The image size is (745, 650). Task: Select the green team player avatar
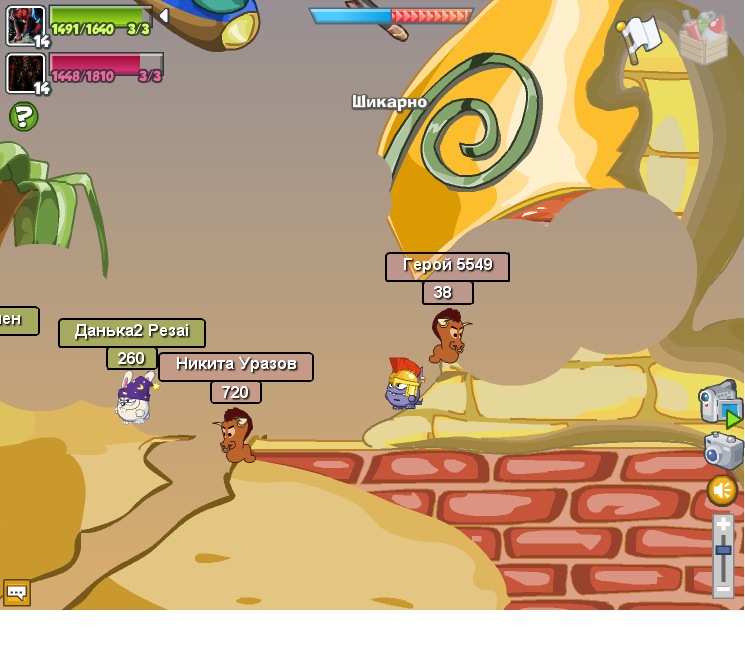point(25,24)
